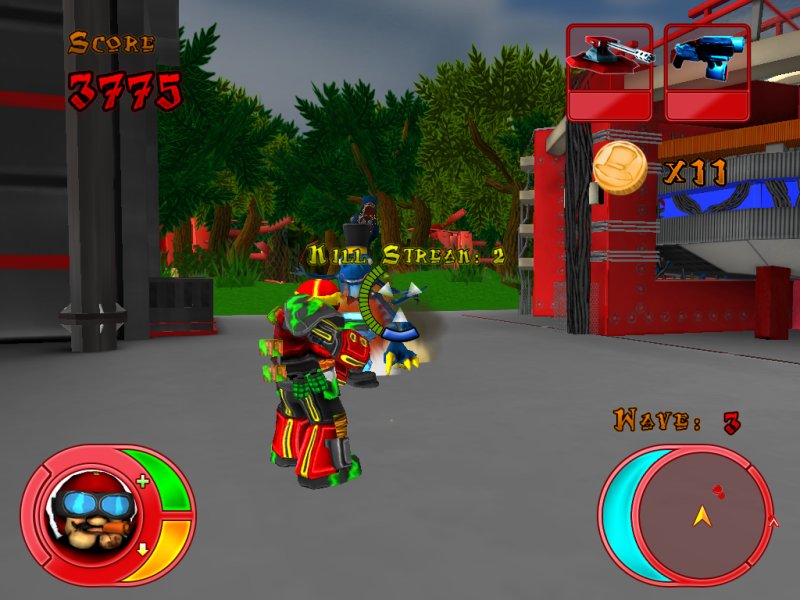This screenshot has height=600, width=800.
Task: Click the circular radar minimap
Action: pos(700,515)
